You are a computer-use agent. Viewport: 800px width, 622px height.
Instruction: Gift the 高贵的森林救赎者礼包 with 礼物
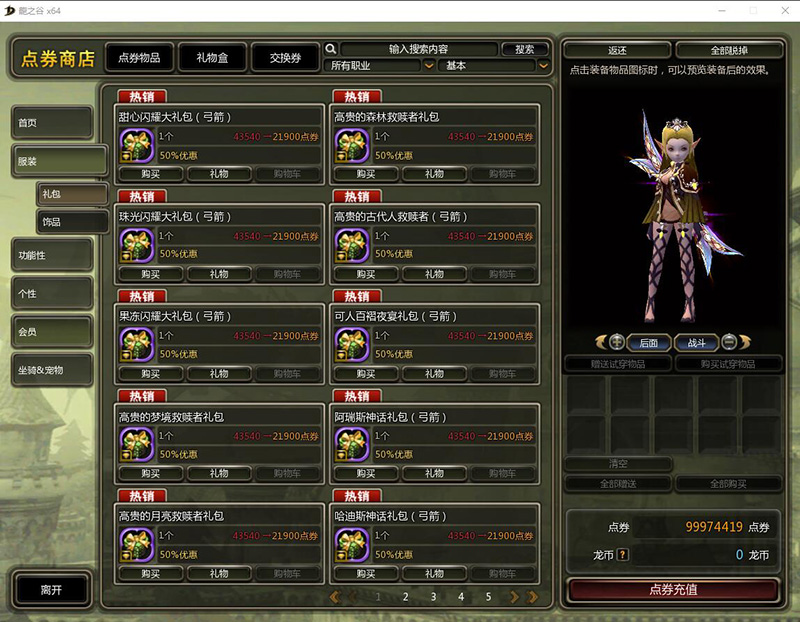click(434, 174)
